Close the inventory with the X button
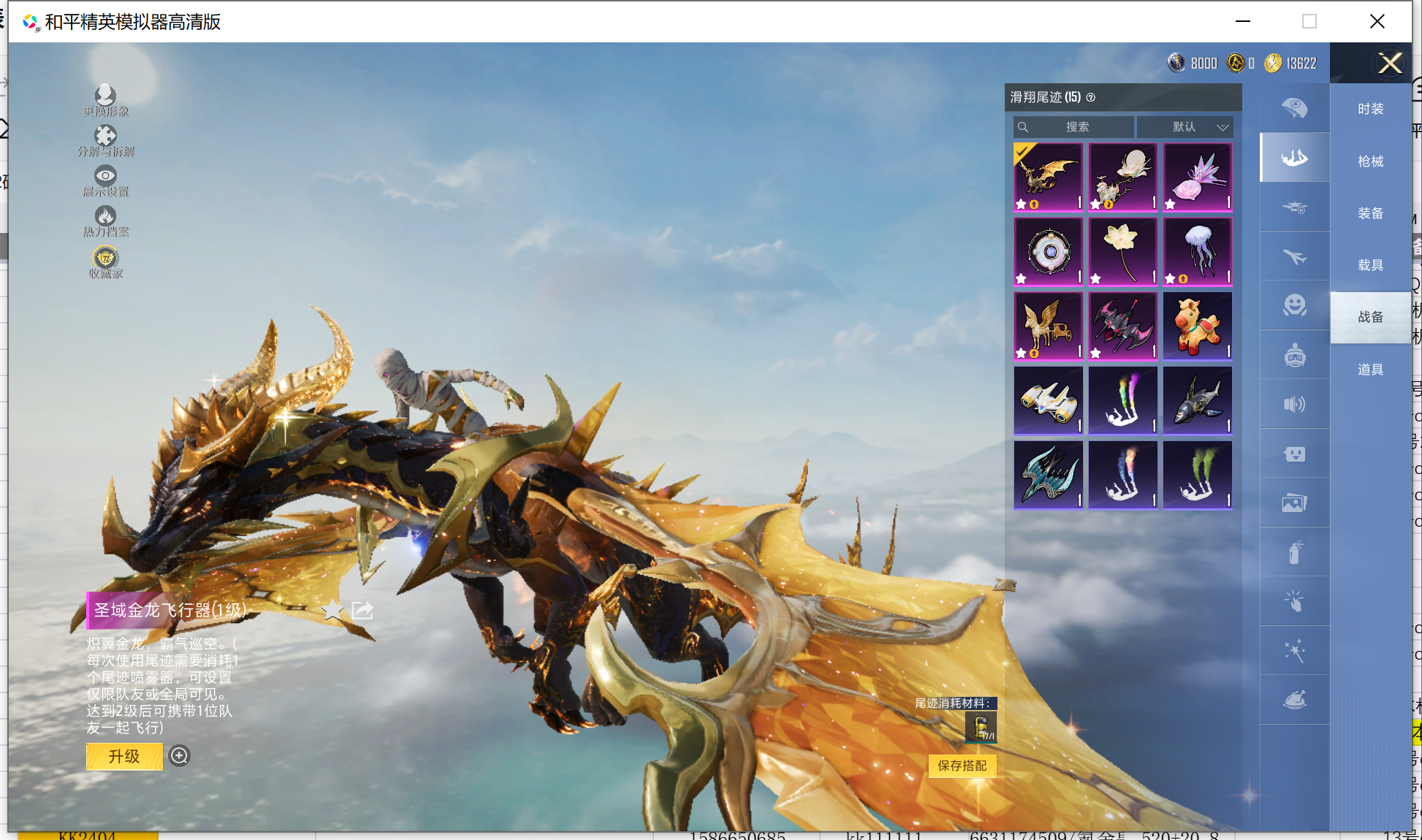 (1390, 64)
